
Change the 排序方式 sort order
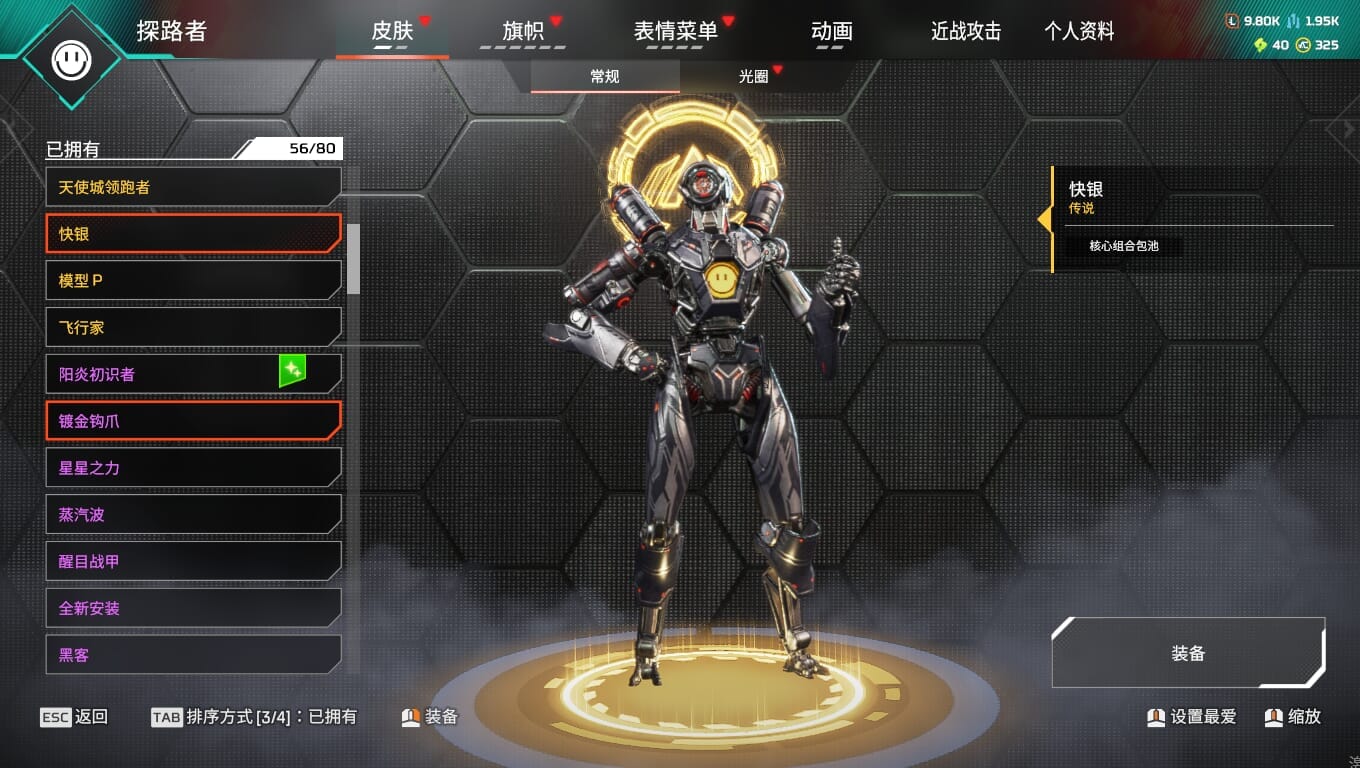click(x=254, y=717)
